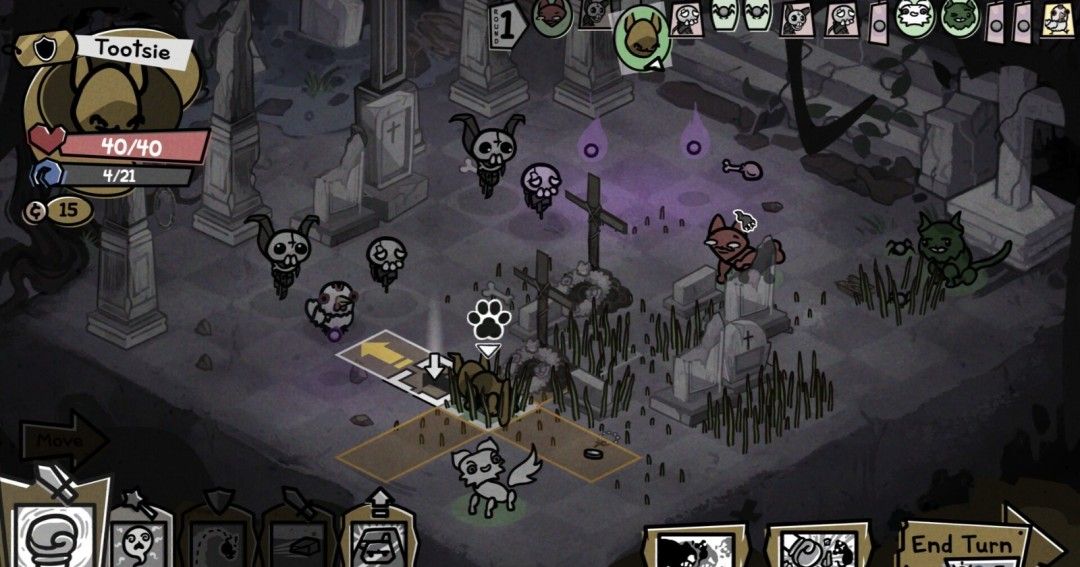Select the red cat turn-order portrait

click(552, 18)
